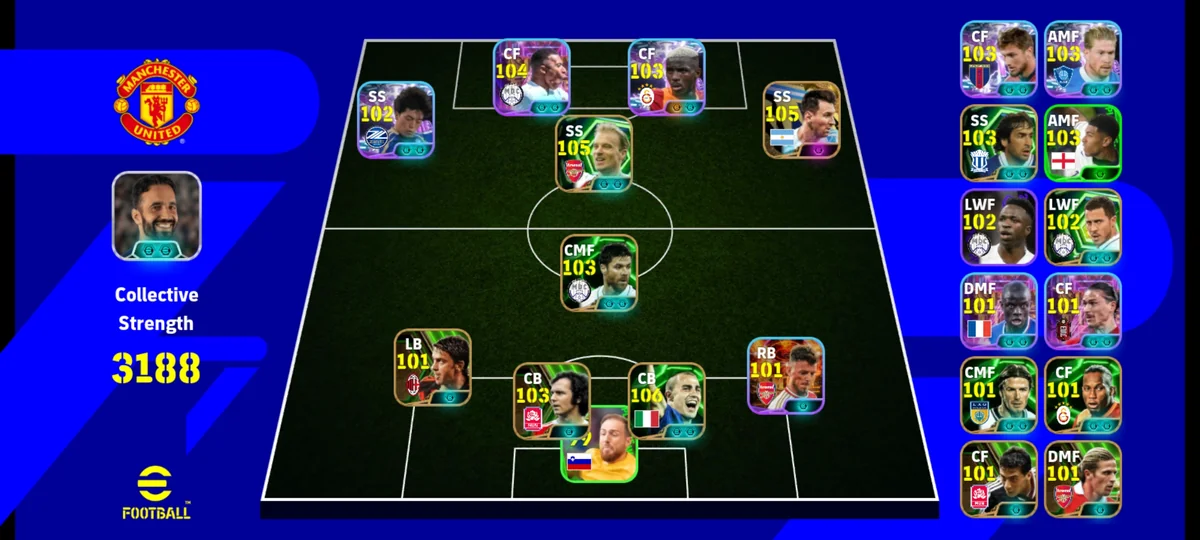Screen dimensions: 1200x540
Task: Open the manager portrait card
Action: [156, 216]
